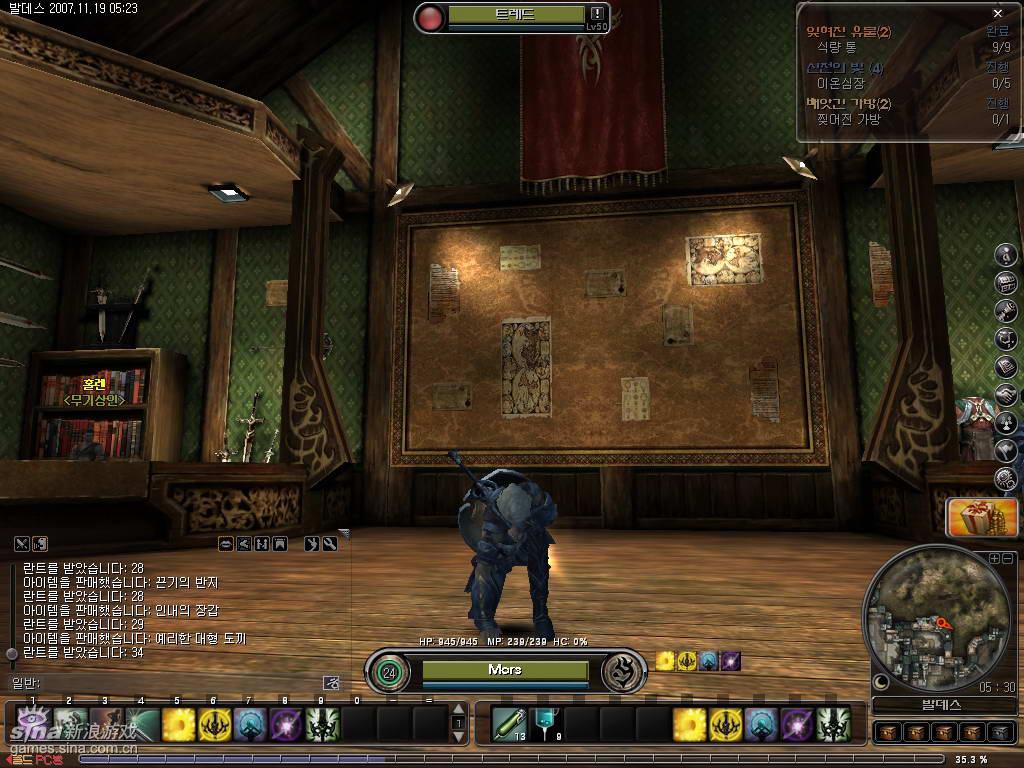Screen dimensions: 1024x768
Task: Click the hotbar page up arrow
Action: [x=459, y=710]
